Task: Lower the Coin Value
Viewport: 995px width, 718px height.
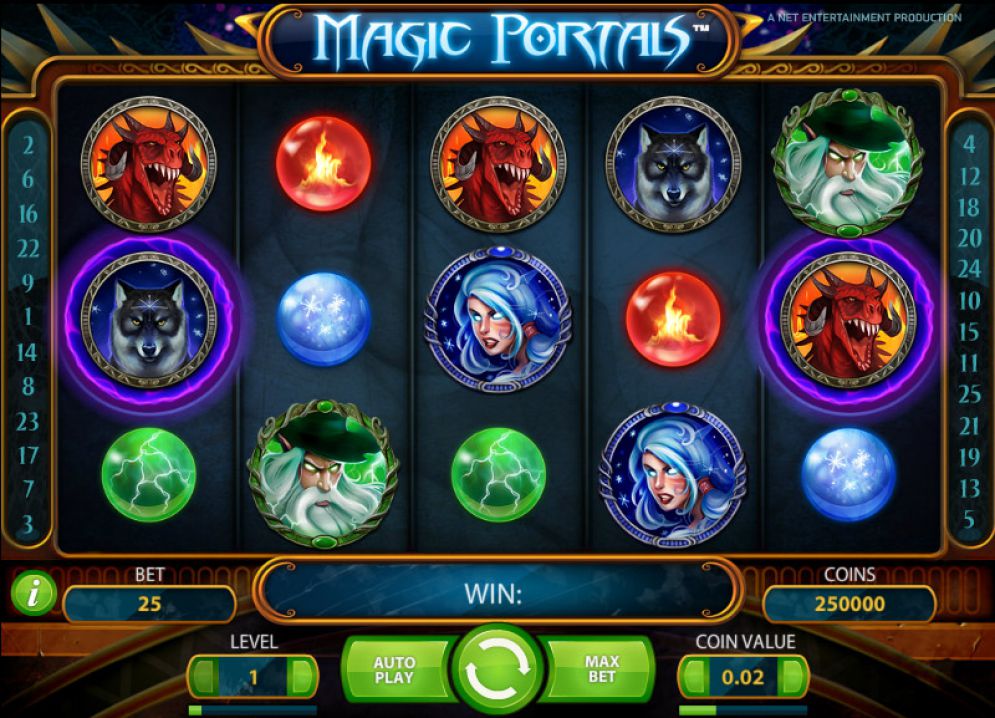Action: pyautogui.click(x=693, y=677)
